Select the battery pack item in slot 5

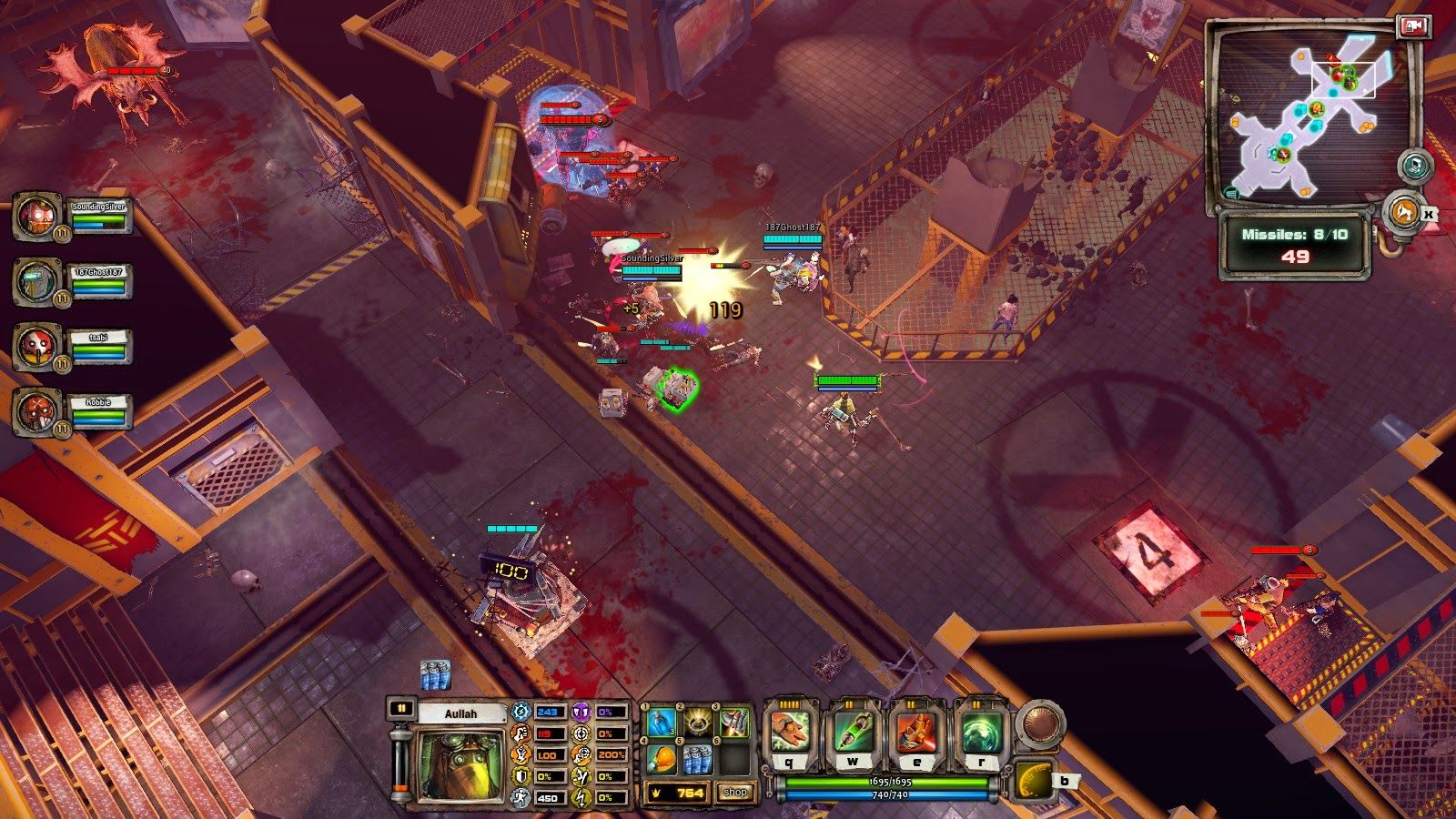point(698,760)
